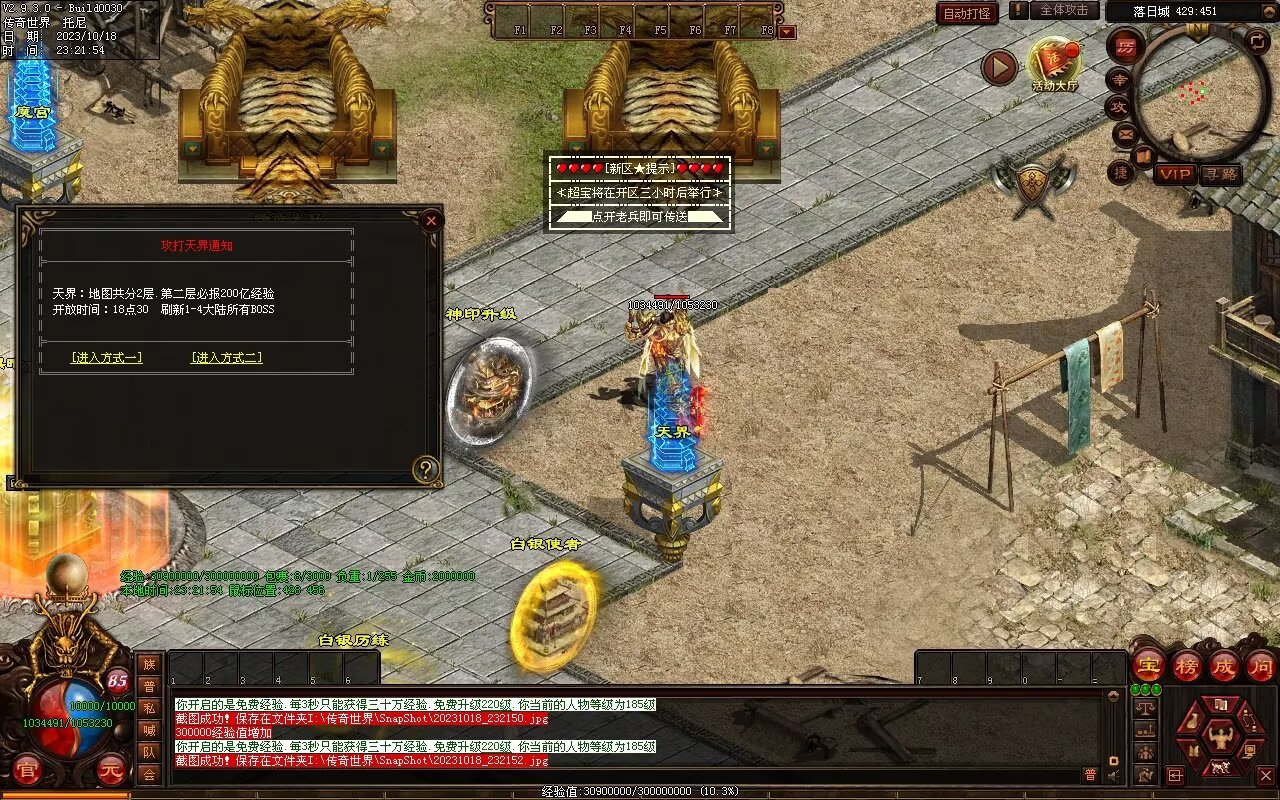This screenshot has width=1280, height=800.
Task: Open the 宝 treasure shop button
Action: (1148, 665)
